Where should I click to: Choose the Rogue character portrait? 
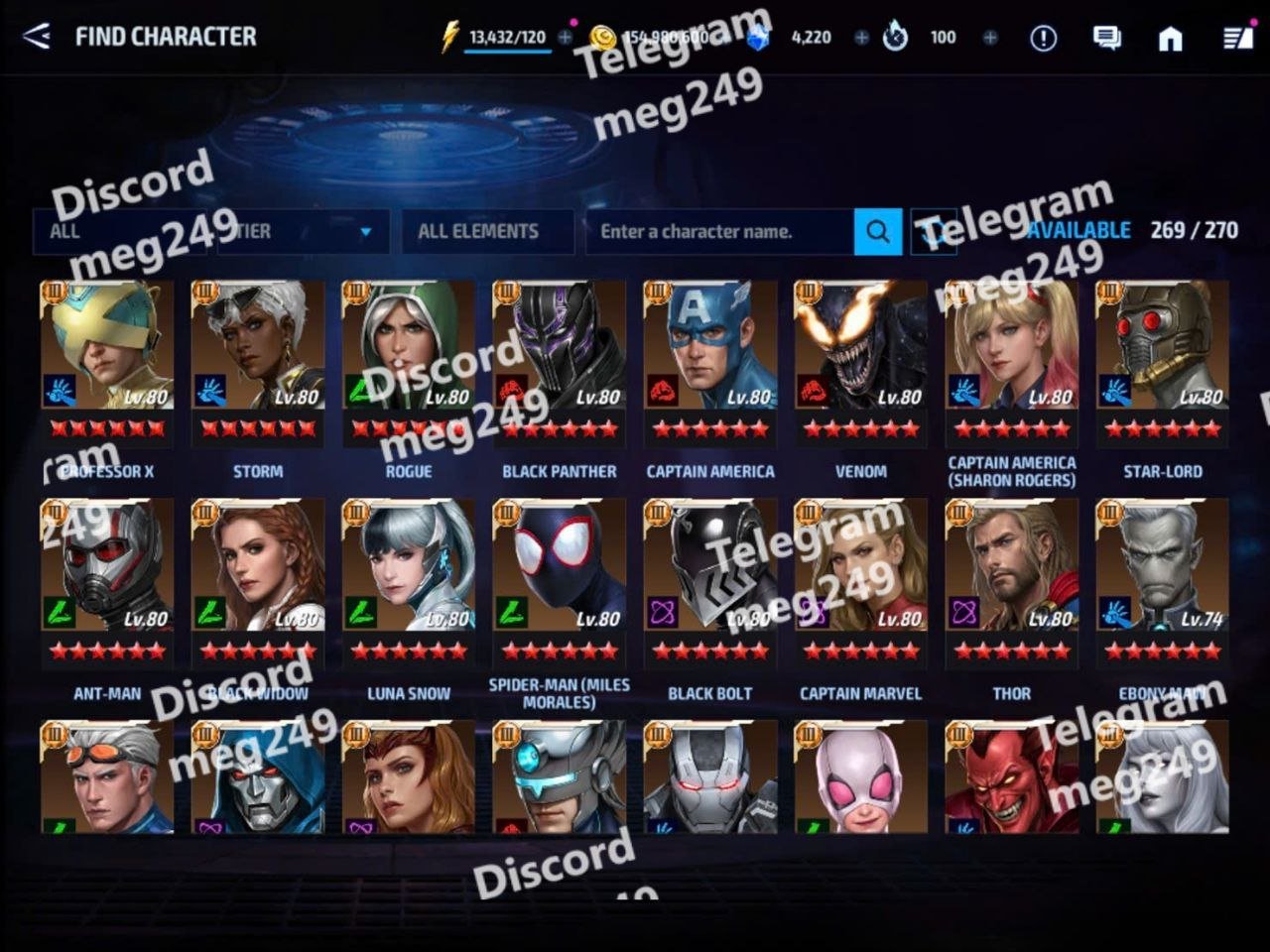coord(409,362)
